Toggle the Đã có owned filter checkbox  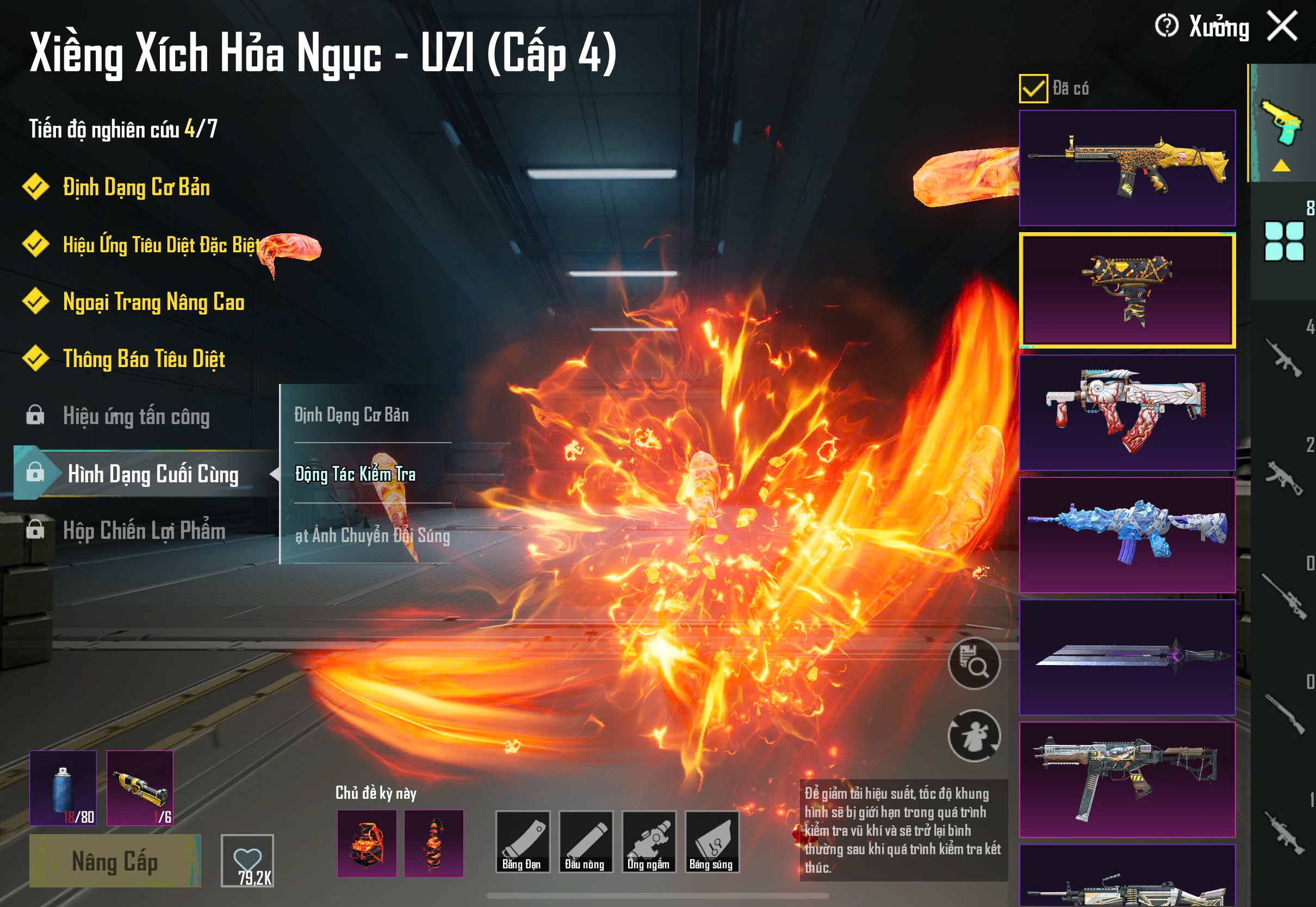click(x=1033, y=89)
